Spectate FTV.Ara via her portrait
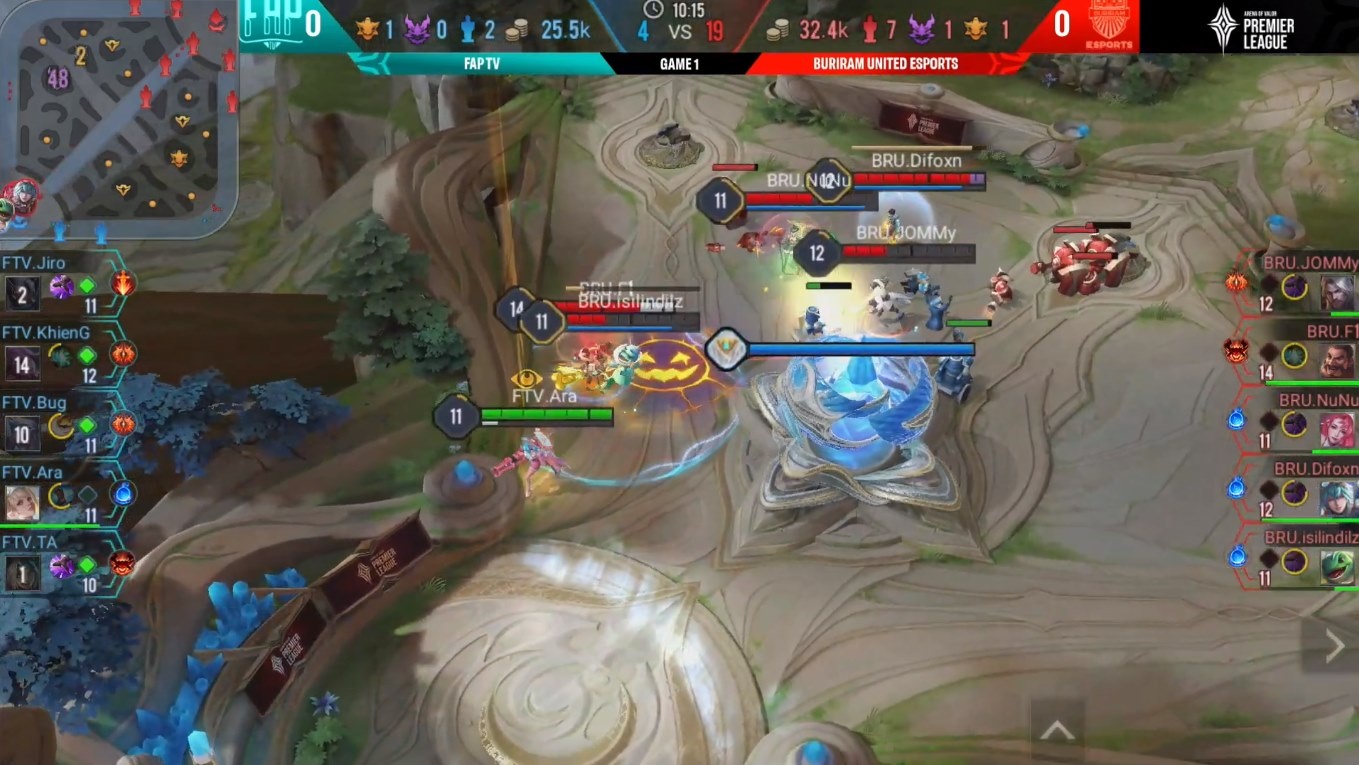The height and width of the screenshot is (765, 1359). [x=22, y=503]
